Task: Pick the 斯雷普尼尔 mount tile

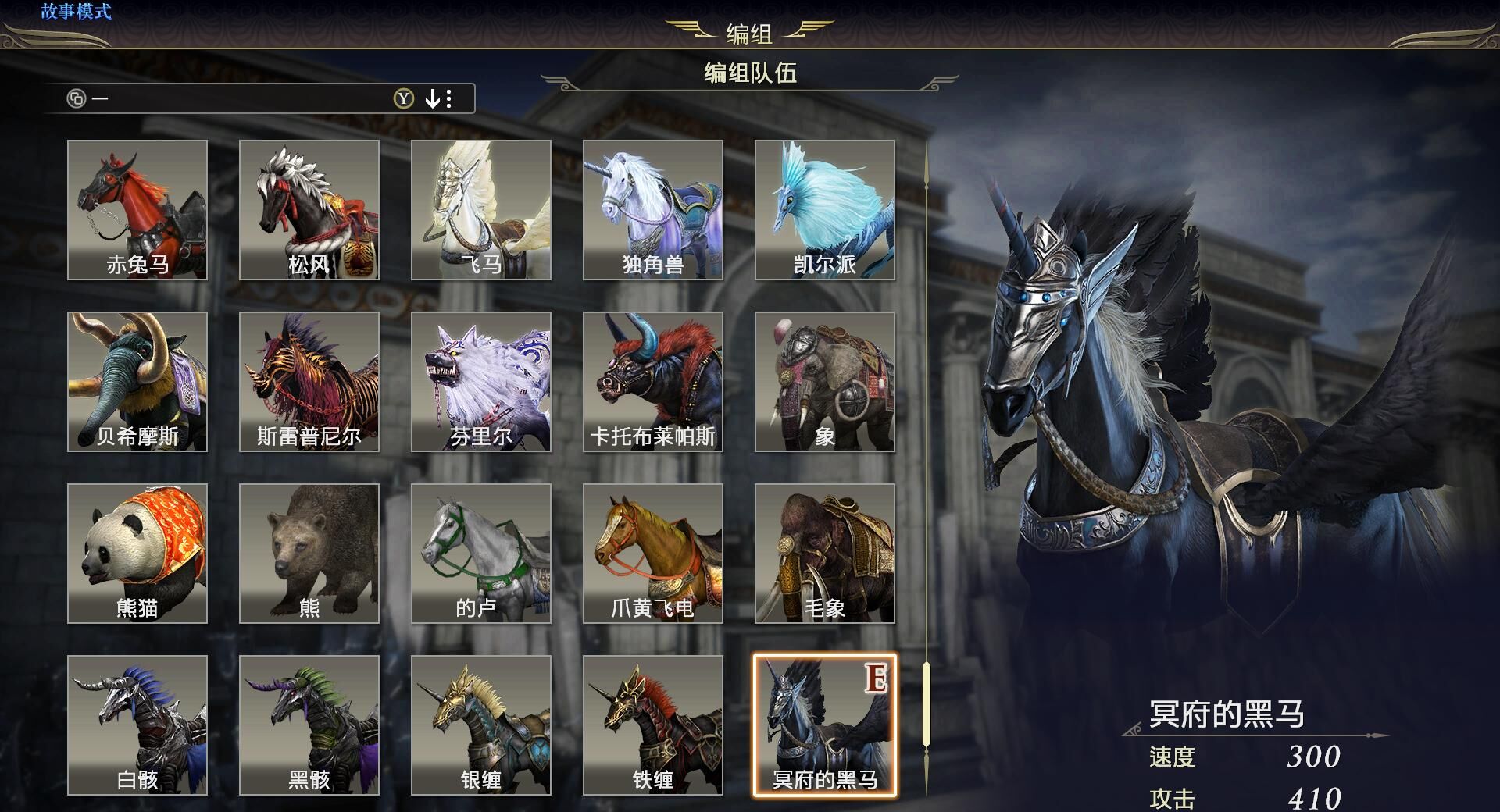Action: pos(309,381)
